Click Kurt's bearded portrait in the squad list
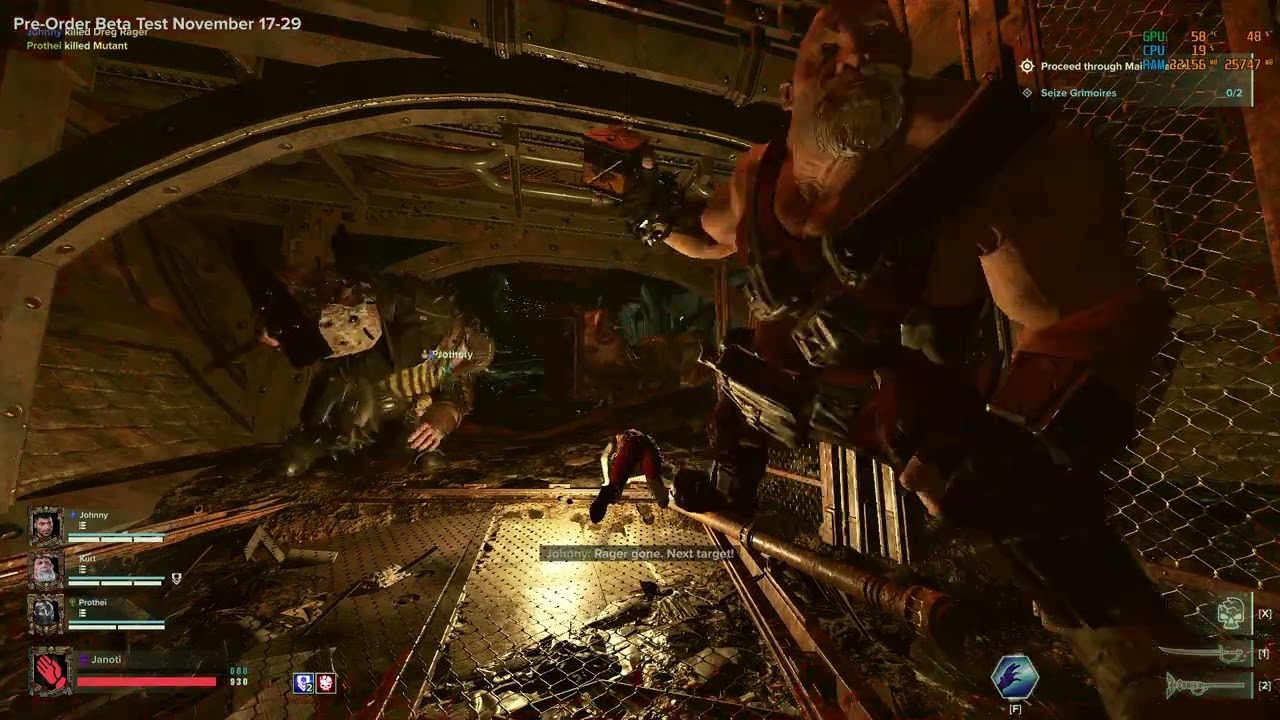This screenshot has width=1280, height=720. point(46,569)
